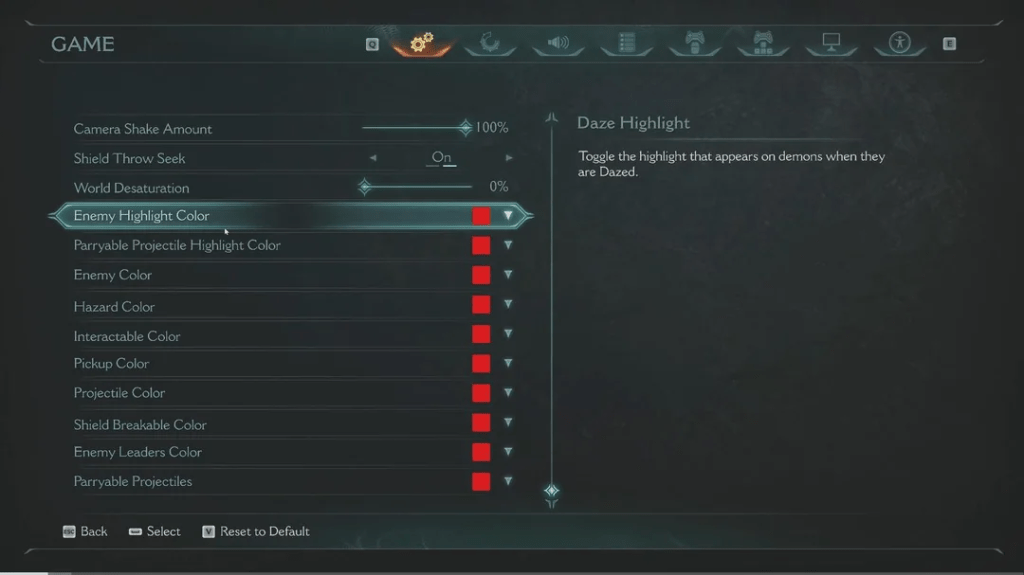The image size is (1024, 575).
Task: Select the Parryable Projectile Highlight Color row
Action: point(177,245)
